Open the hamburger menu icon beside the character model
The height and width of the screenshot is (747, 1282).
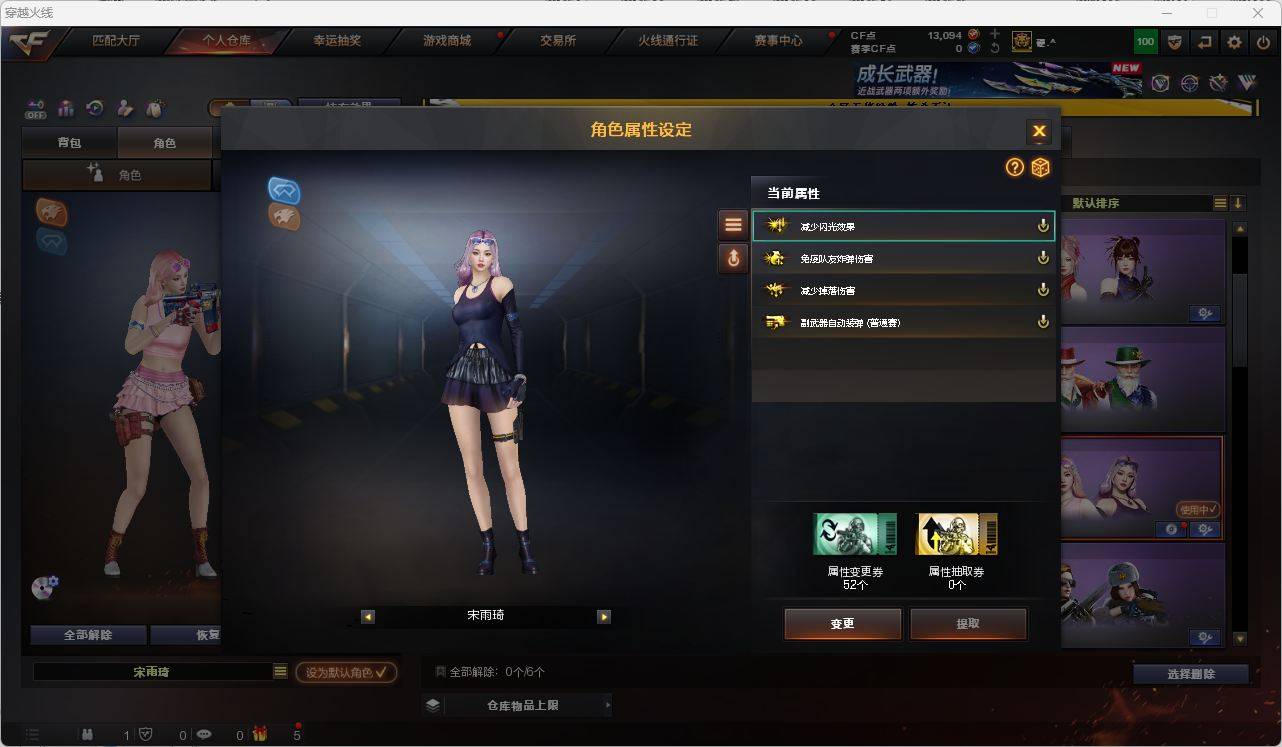click(733, 223)
